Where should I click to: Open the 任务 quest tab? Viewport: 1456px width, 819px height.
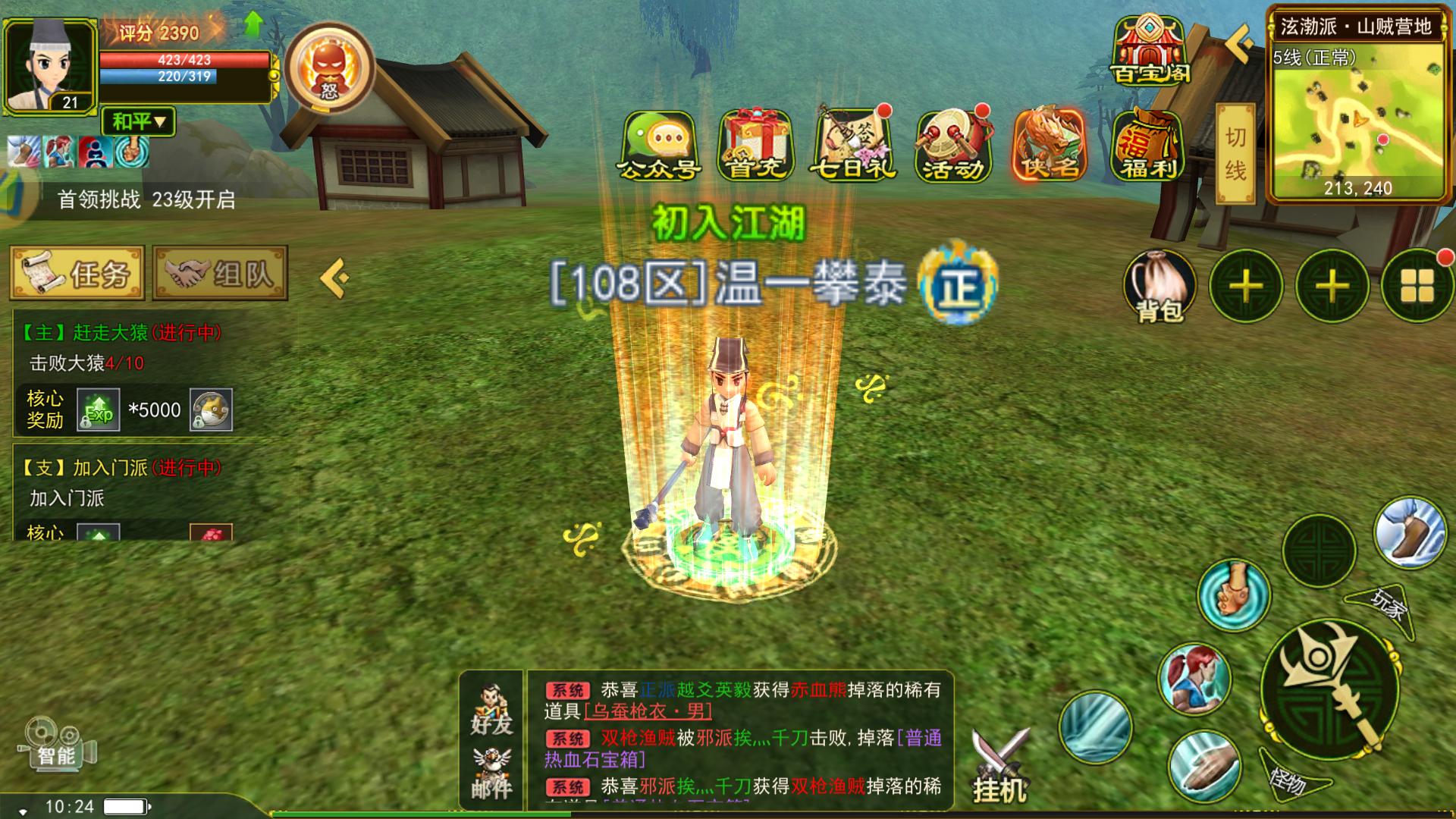coord(77,273)
